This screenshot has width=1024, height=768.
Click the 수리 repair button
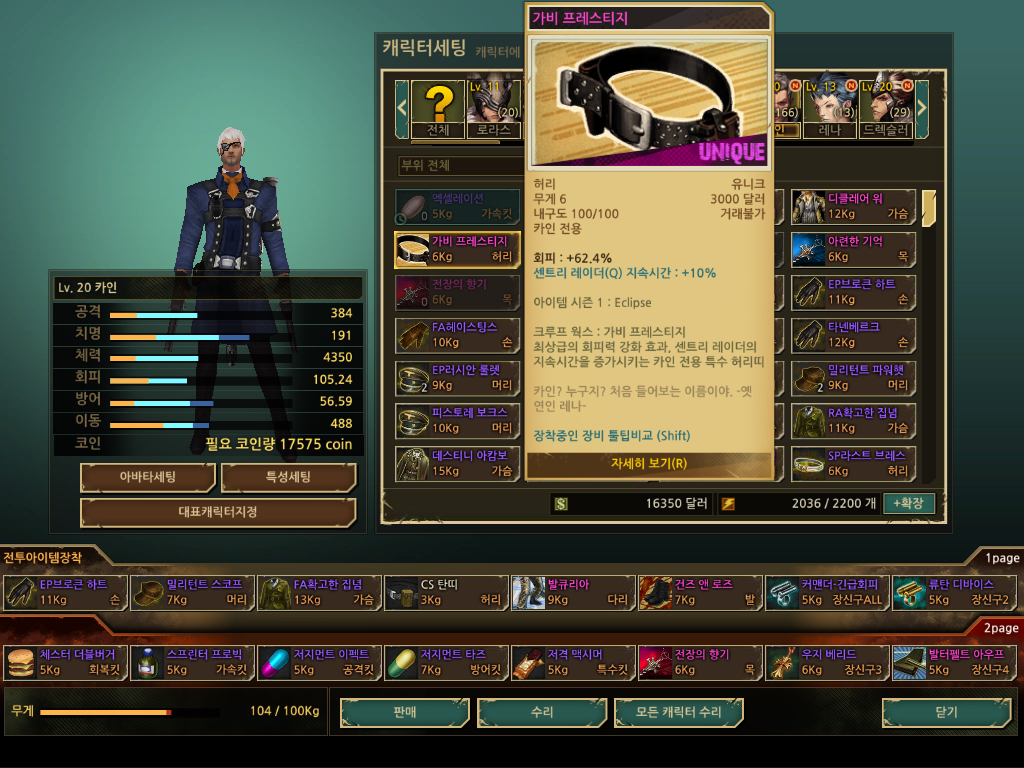[542, 712]
